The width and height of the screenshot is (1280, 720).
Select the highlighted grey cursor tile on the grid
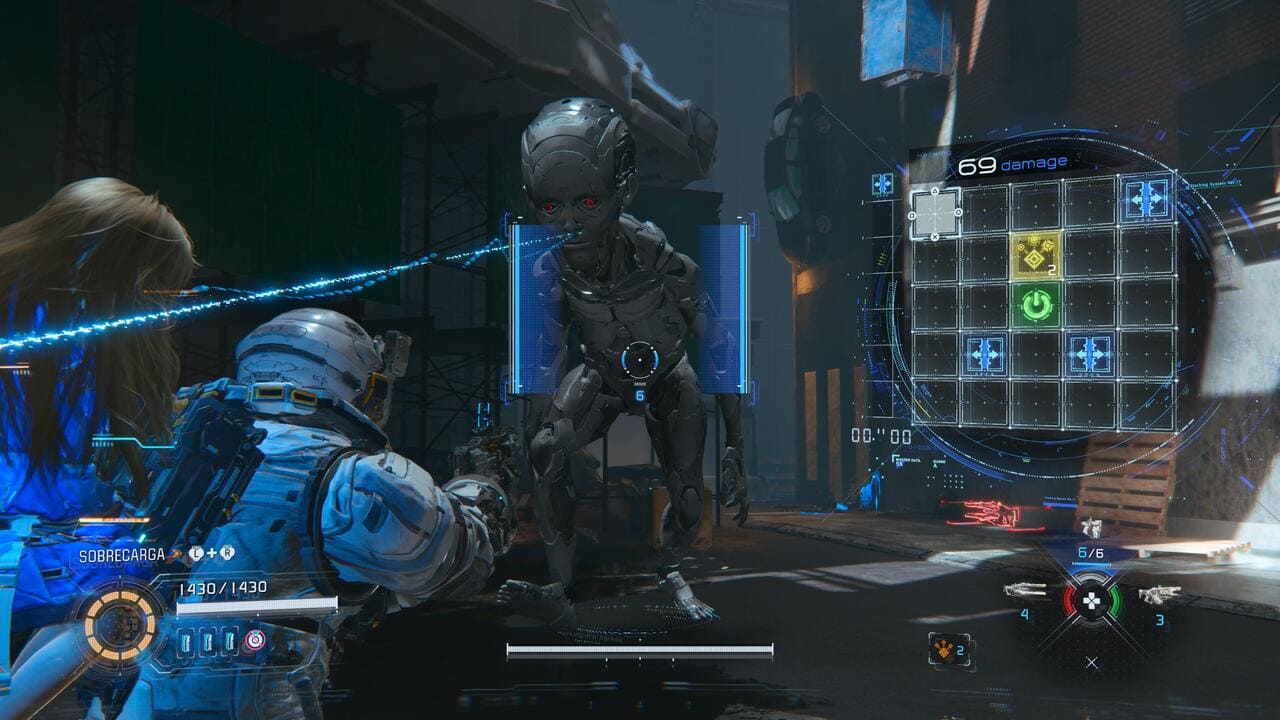(x=934, y=213)
